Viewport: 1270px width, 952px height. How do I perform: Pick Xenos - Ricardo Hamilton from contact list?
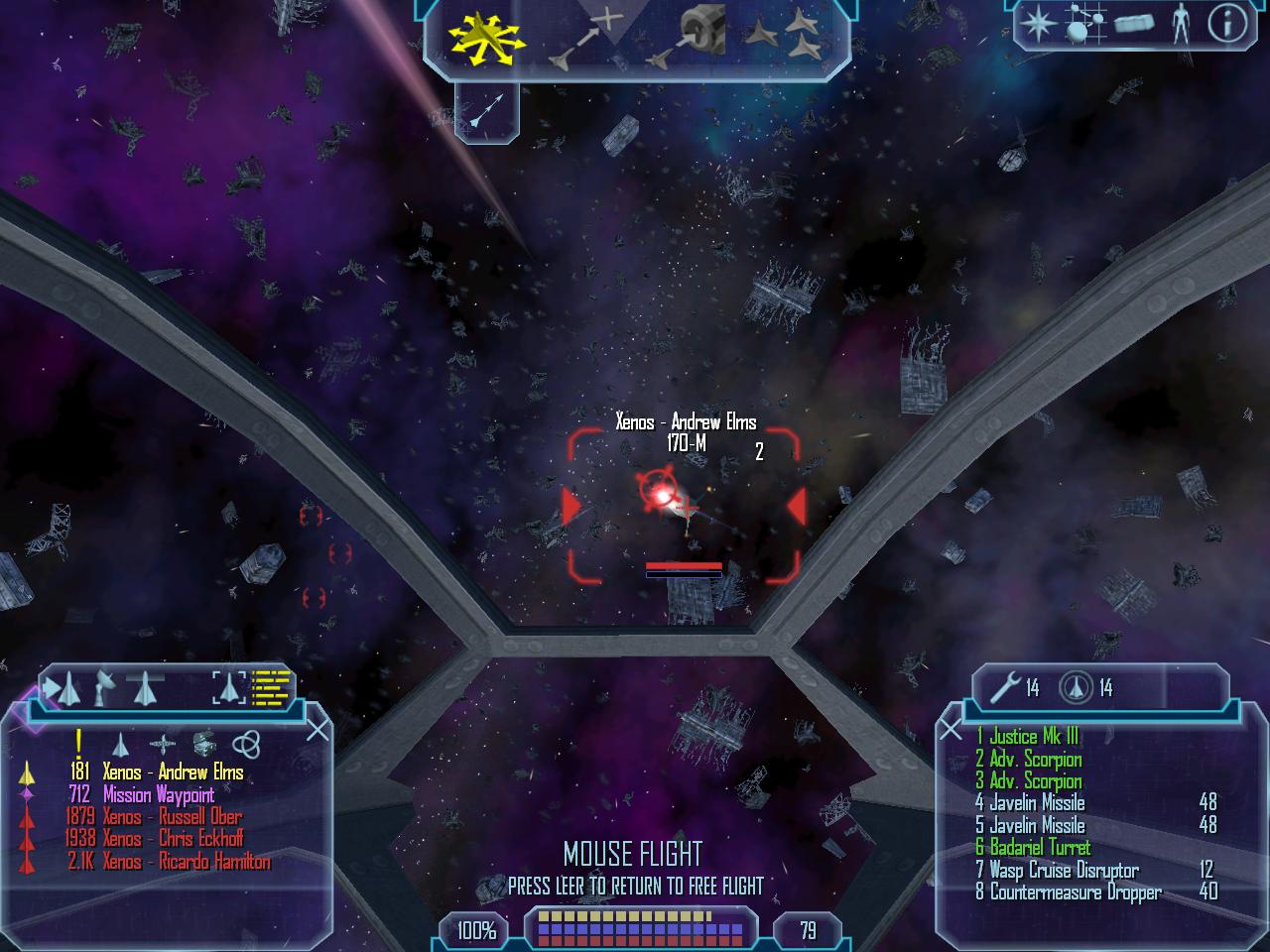click(x=186, y=862)
